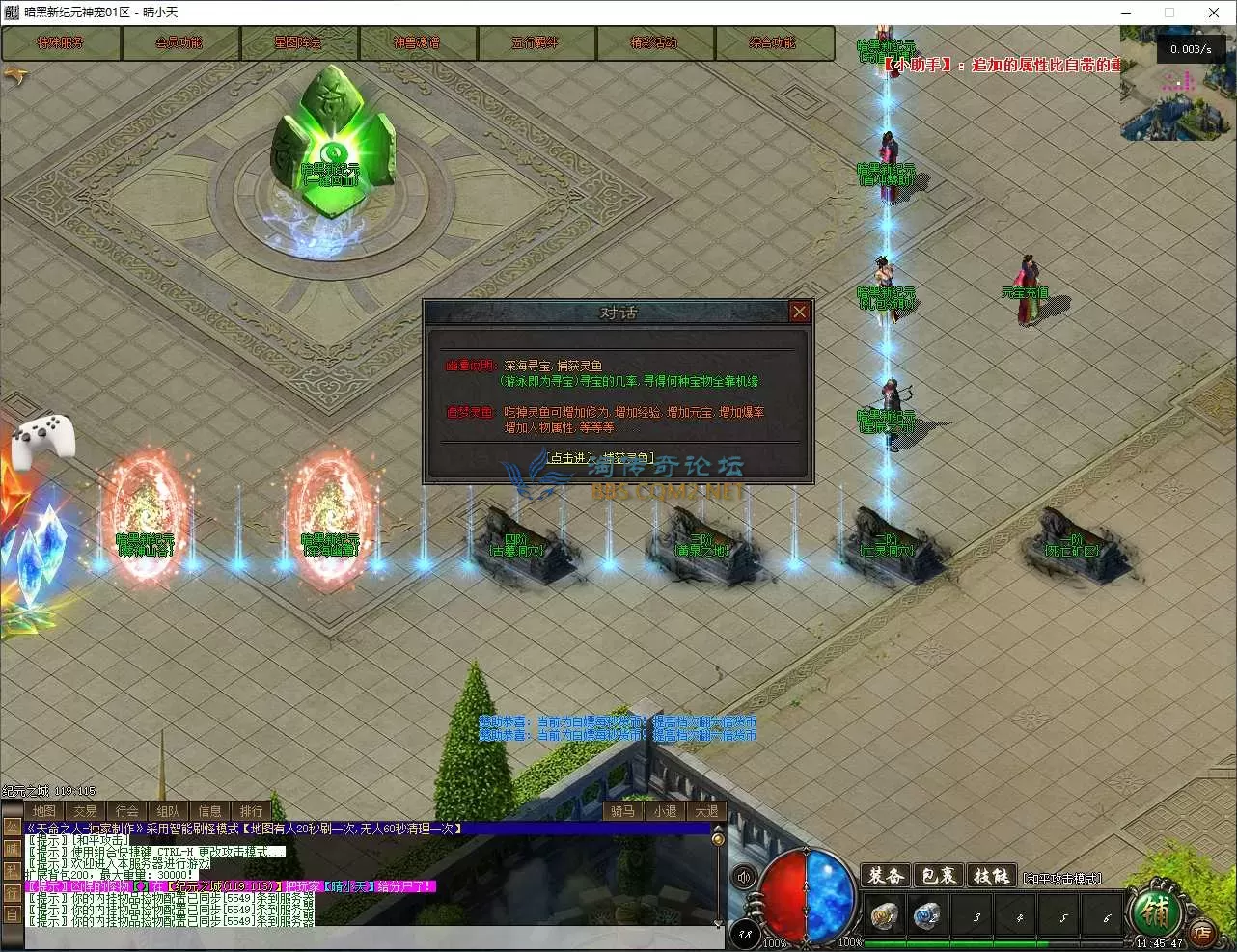Image resolution: width=1237 pixels, height=952 pixels.
Task: Open the 特殊服务 menu
Action: tap(61, 43)
